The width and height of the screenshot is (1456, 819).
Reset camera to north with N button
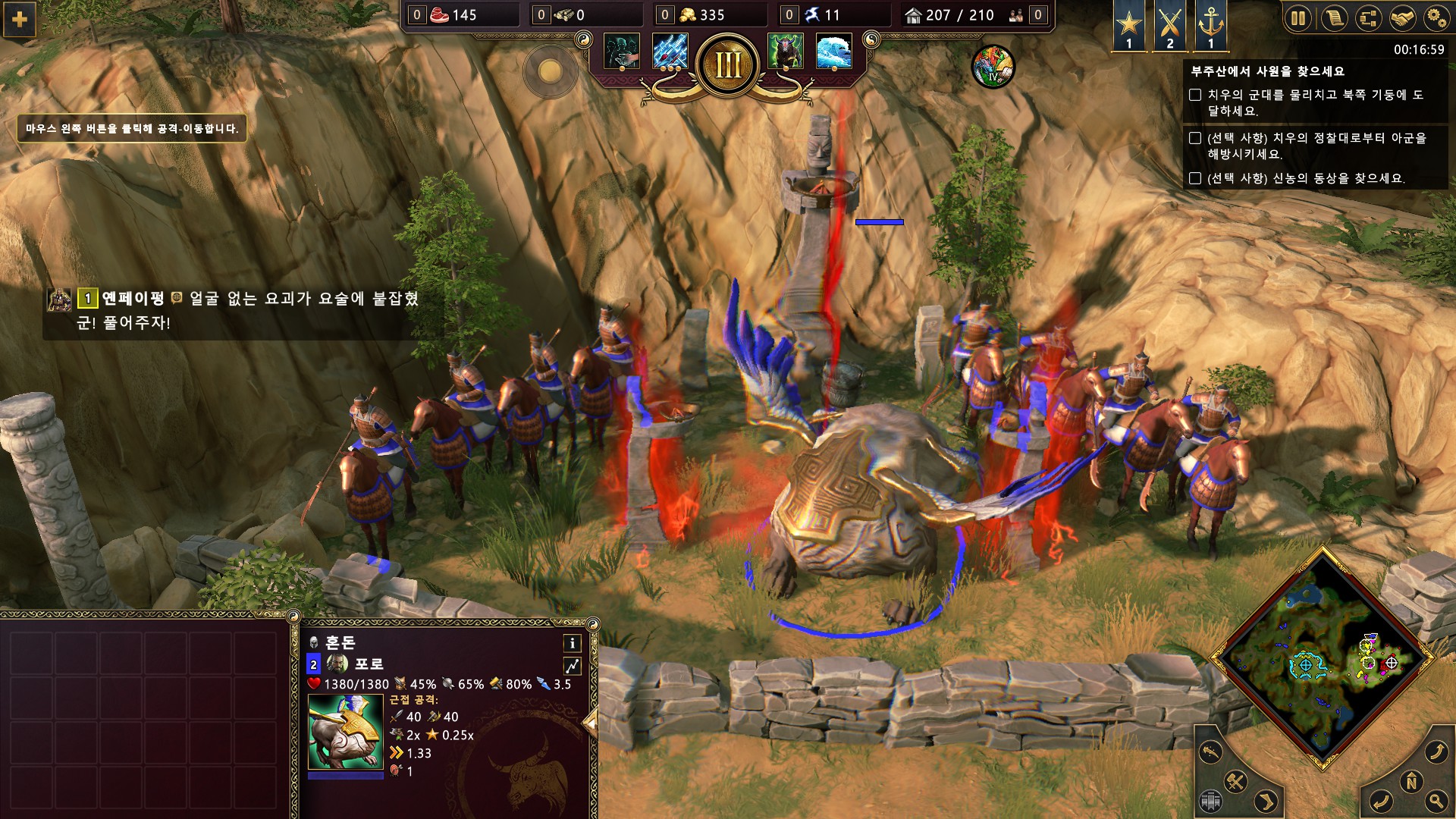click(x=1411, y=781)
